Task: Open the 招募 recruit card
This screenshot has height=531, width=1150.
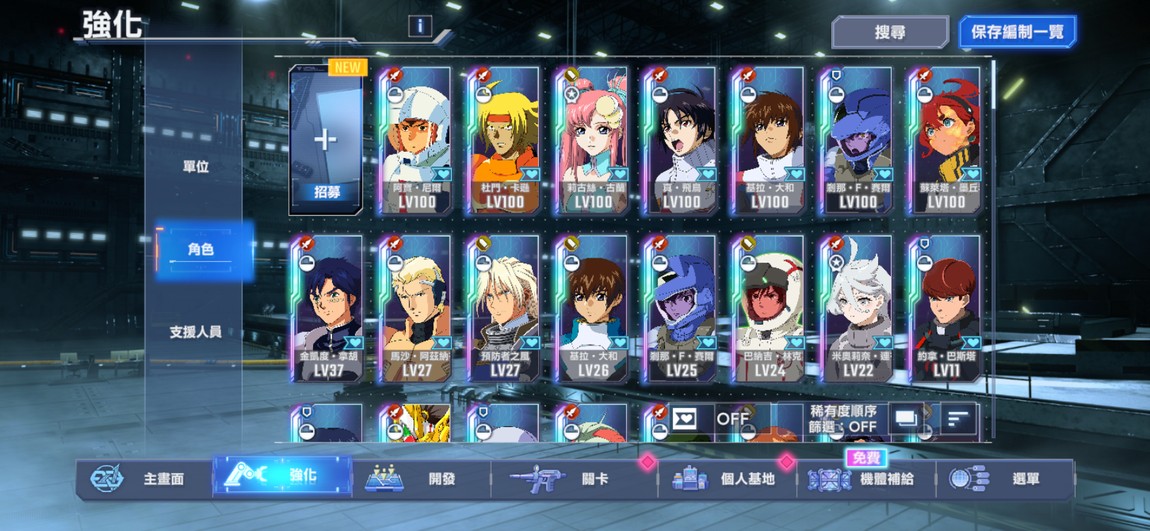Action: click(325, 140)
